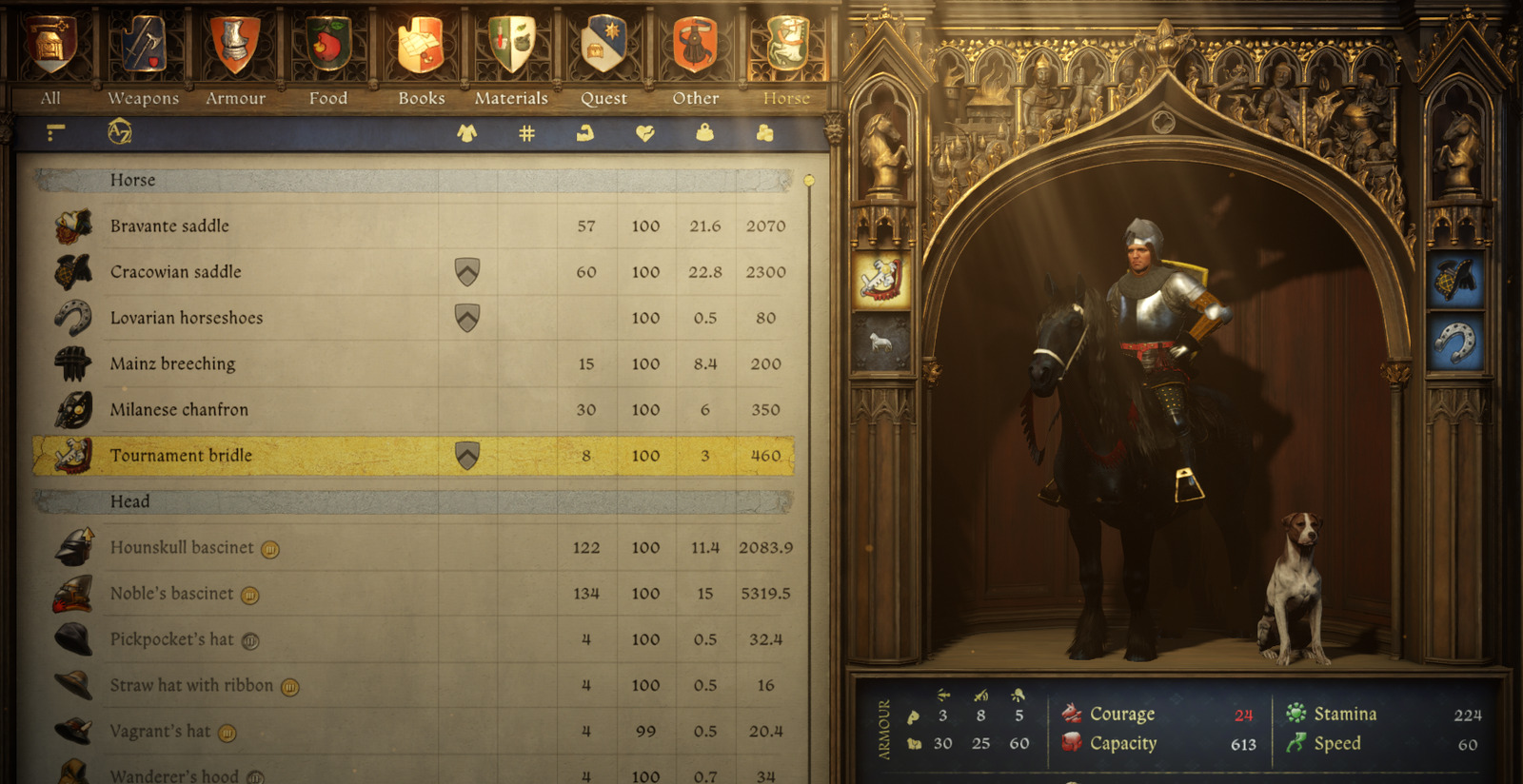Sort by quantity using the hash icon
The image size is (1523, 784).
(x=526, y=133)
